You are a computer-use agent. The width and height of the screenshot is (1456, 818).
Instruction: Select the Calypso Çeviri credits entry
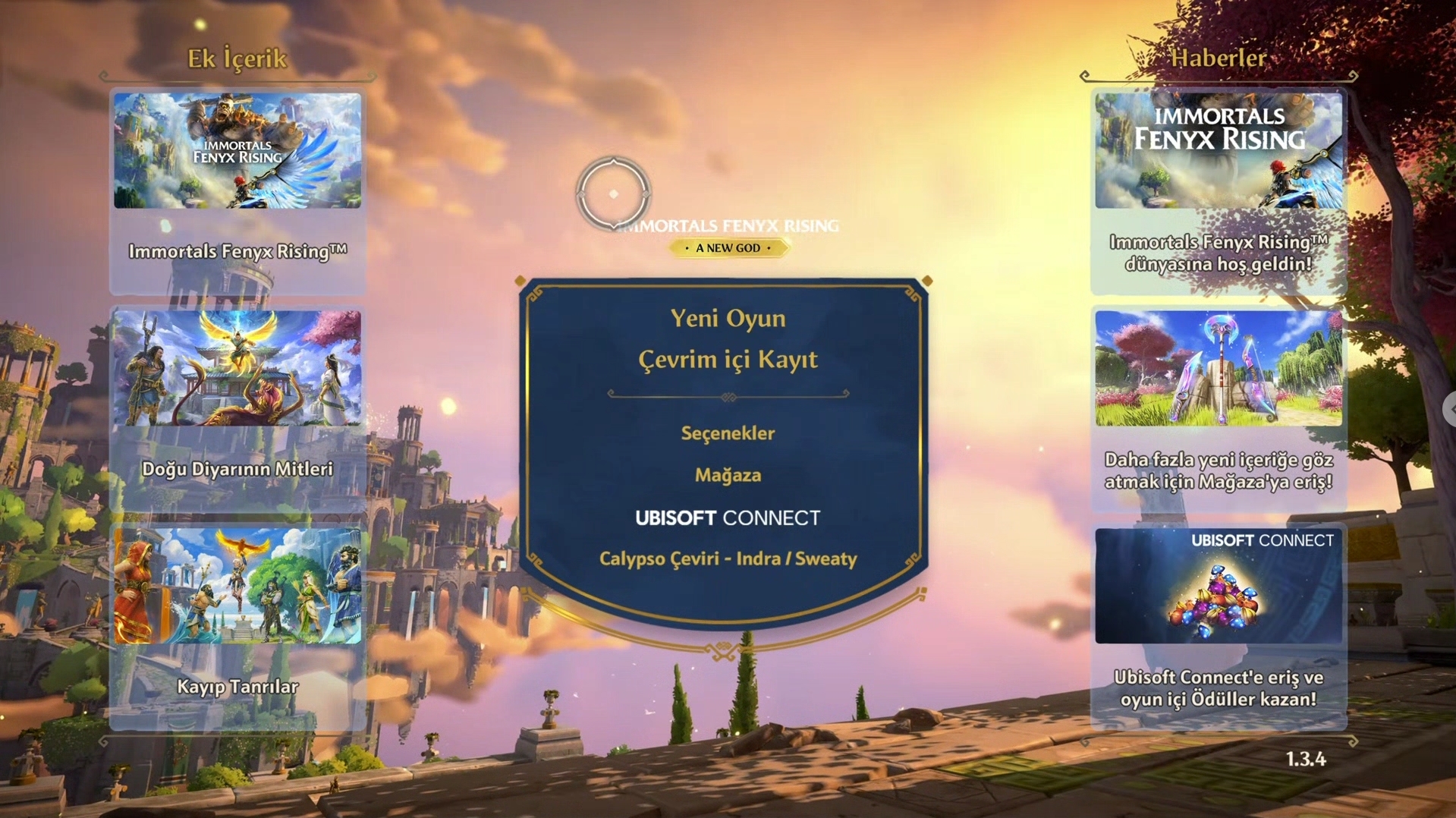[728, 559]
